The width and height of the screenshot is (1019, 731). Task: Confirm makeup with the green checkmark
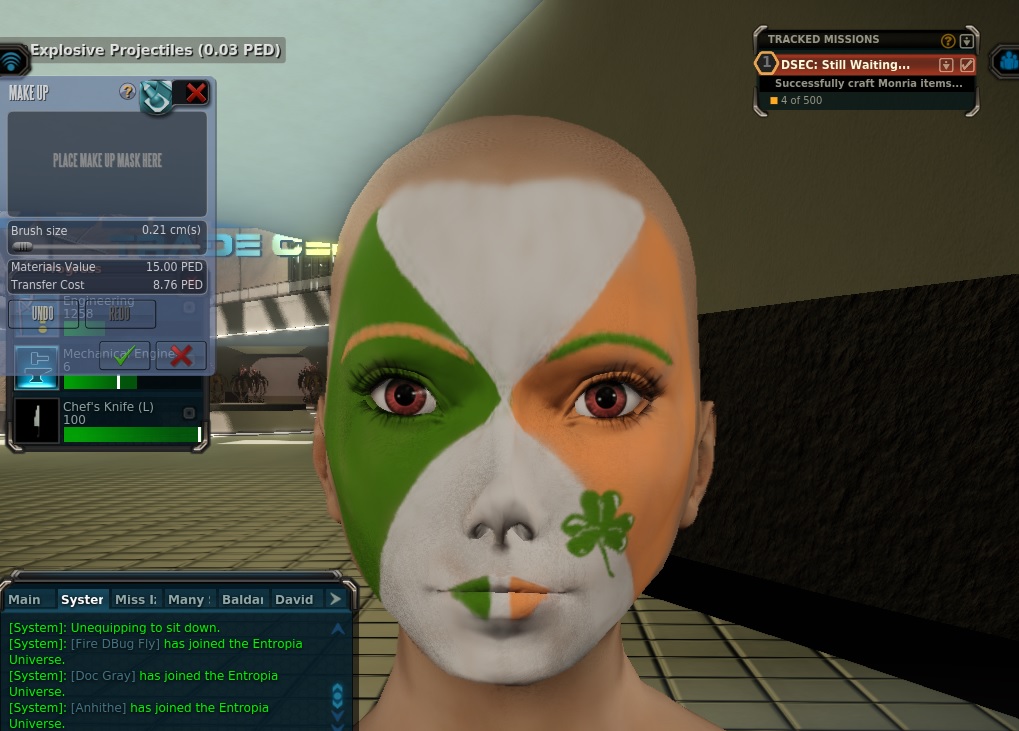pos(124,355)
